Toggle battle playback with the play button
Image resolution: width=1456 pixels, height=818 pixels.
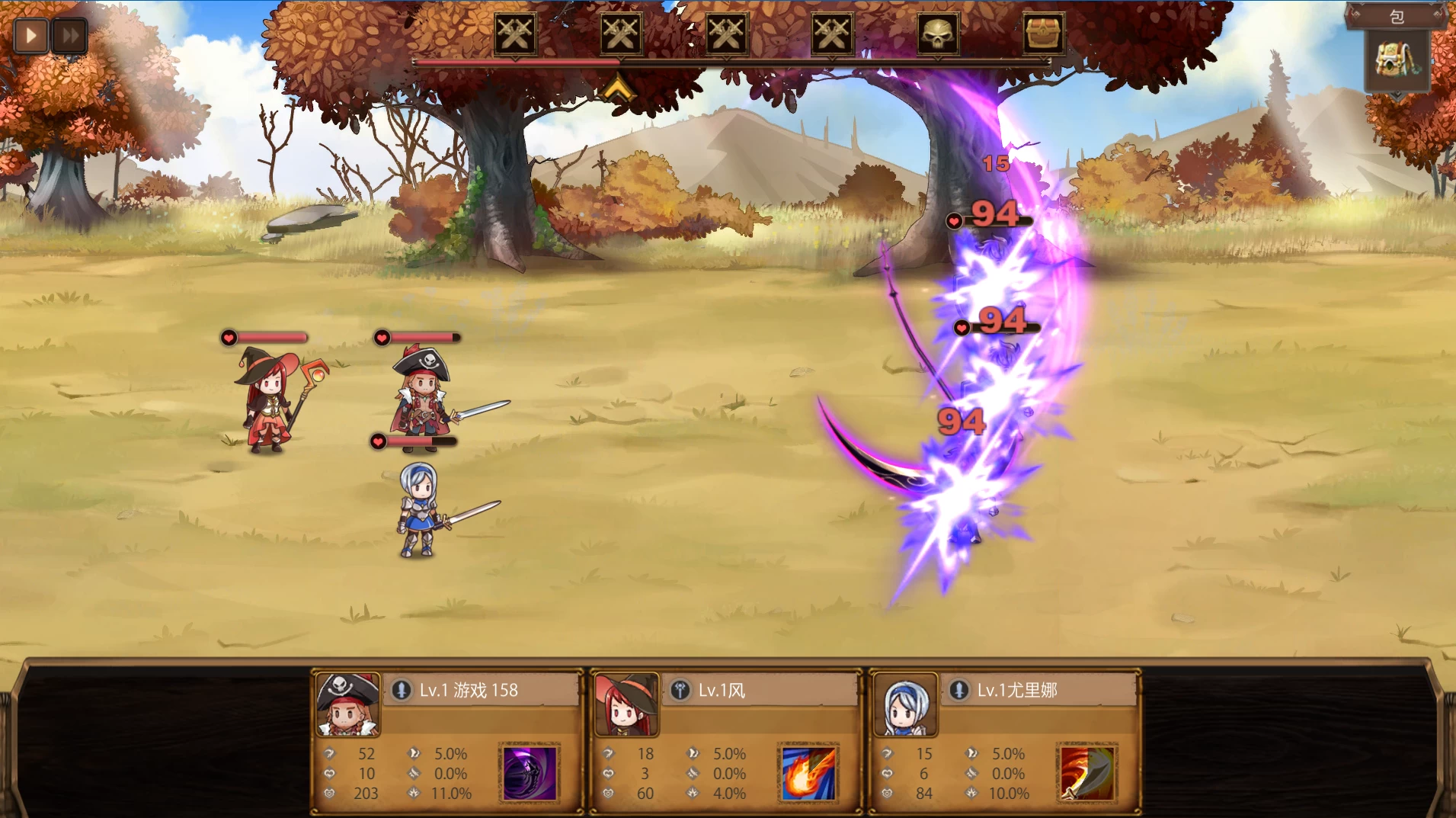point(30,34)
